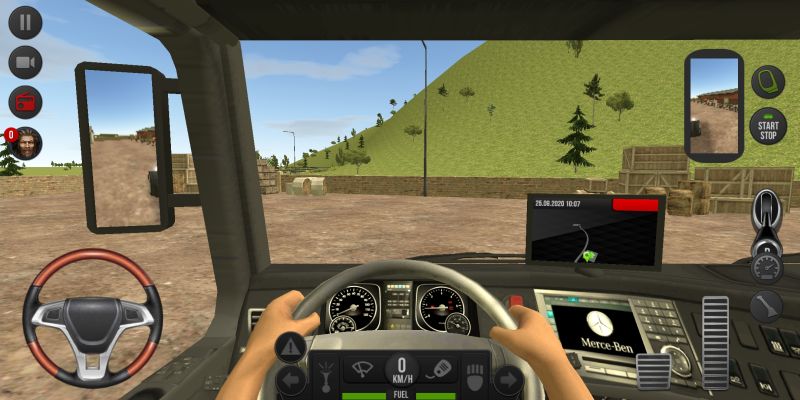Tap the door mirror icon button
The width and height of the screenshot is (800, 400).
tap(767, 81)
